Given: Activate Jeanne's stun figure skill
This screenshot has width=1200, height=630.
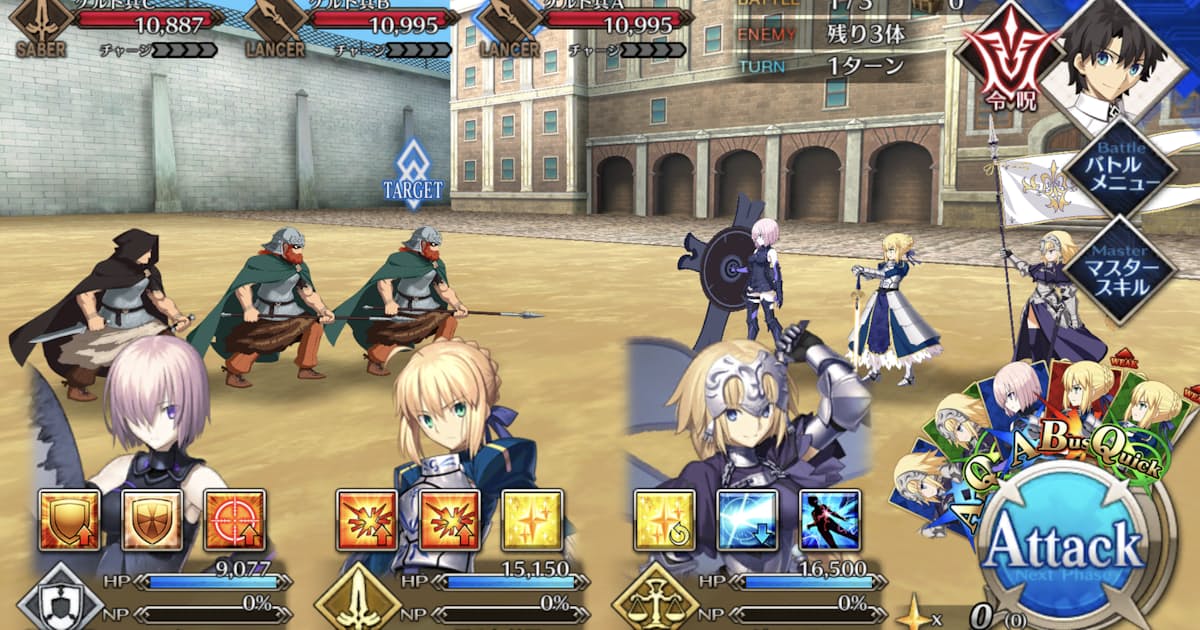Looking at the screenshot, I should point(830,520).
